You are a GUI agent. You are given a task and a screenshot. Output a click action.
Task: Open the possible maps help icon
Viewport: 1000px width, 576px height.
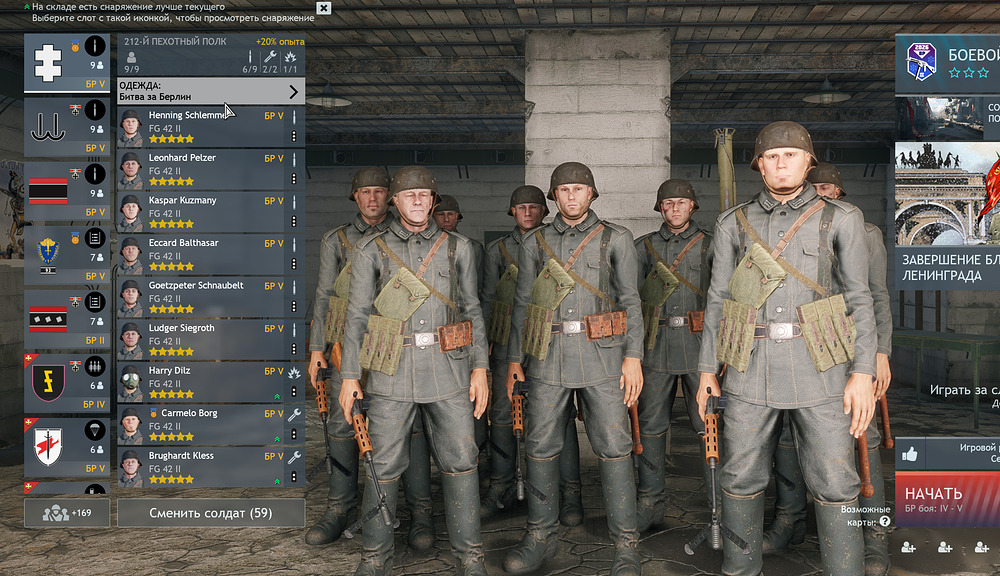click(x=885, y=521)
